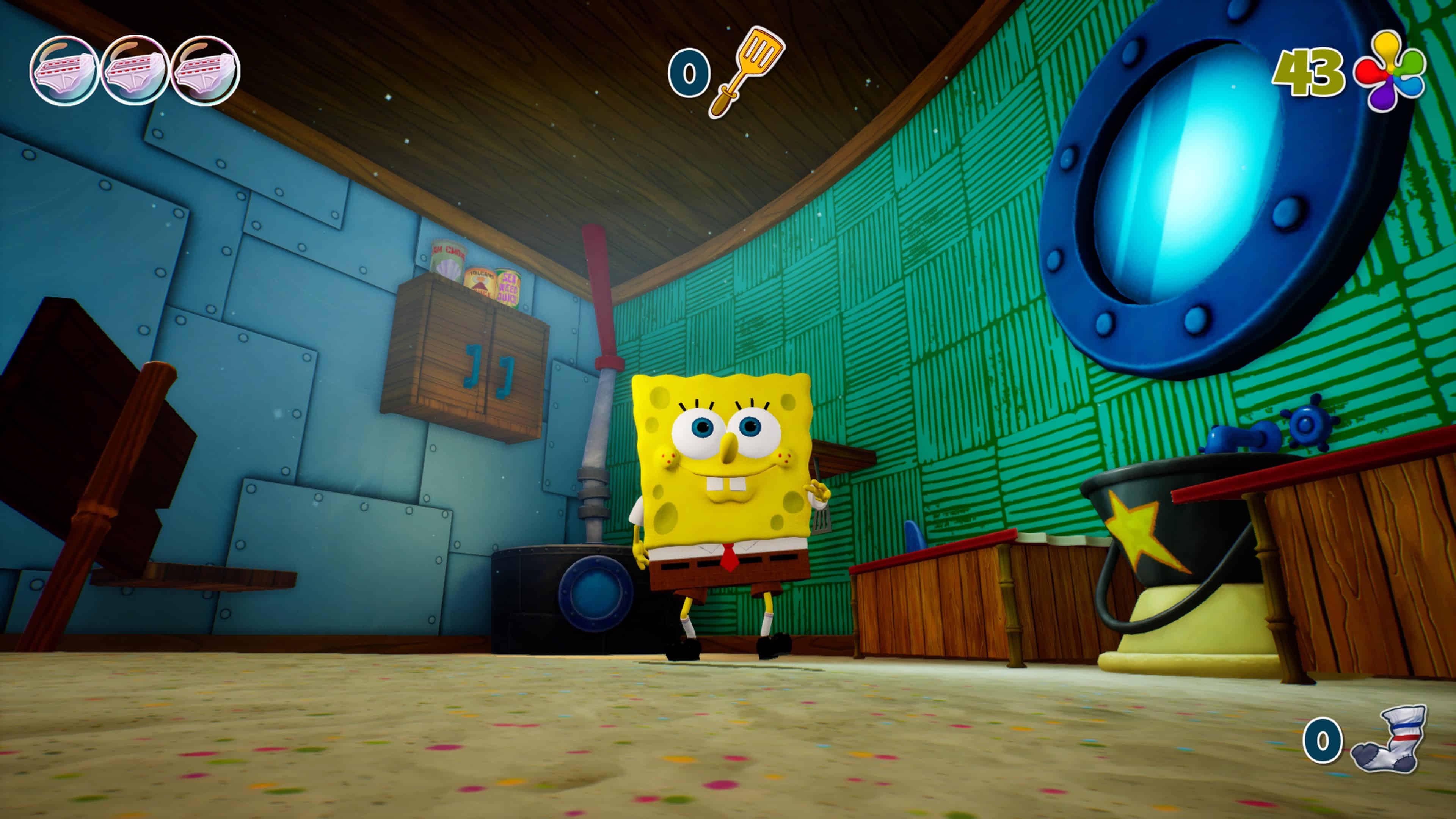Click the golden spatula icon

coord(747,72)
